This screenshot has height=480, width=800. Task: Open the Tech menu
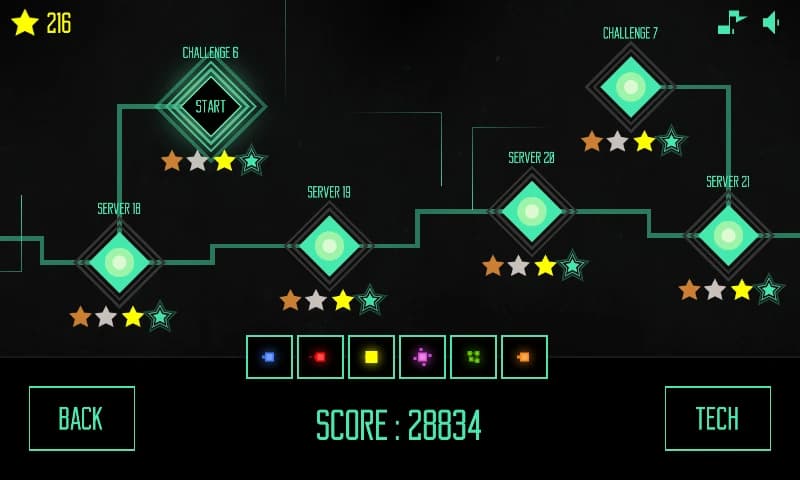[x=717, y=418]
